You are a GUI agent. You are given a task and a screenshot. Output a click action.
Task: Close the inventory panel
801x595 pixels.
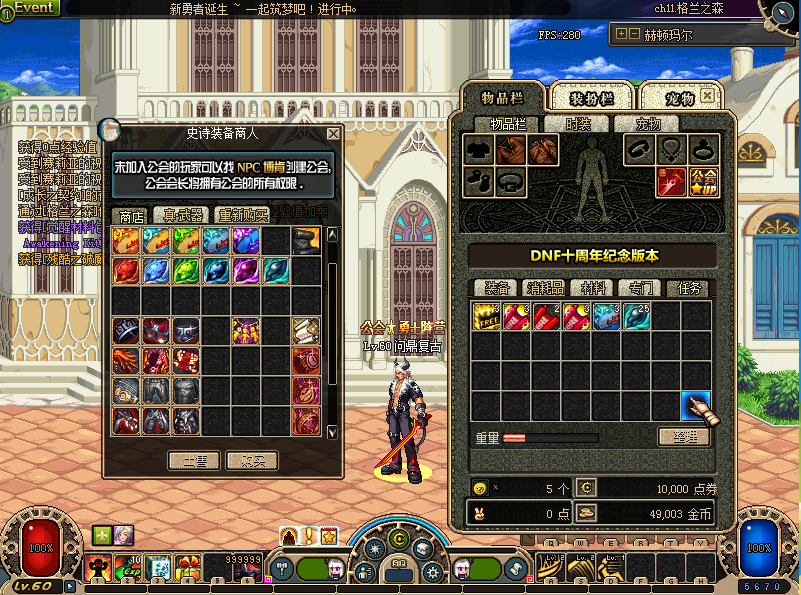pos(708,96)
